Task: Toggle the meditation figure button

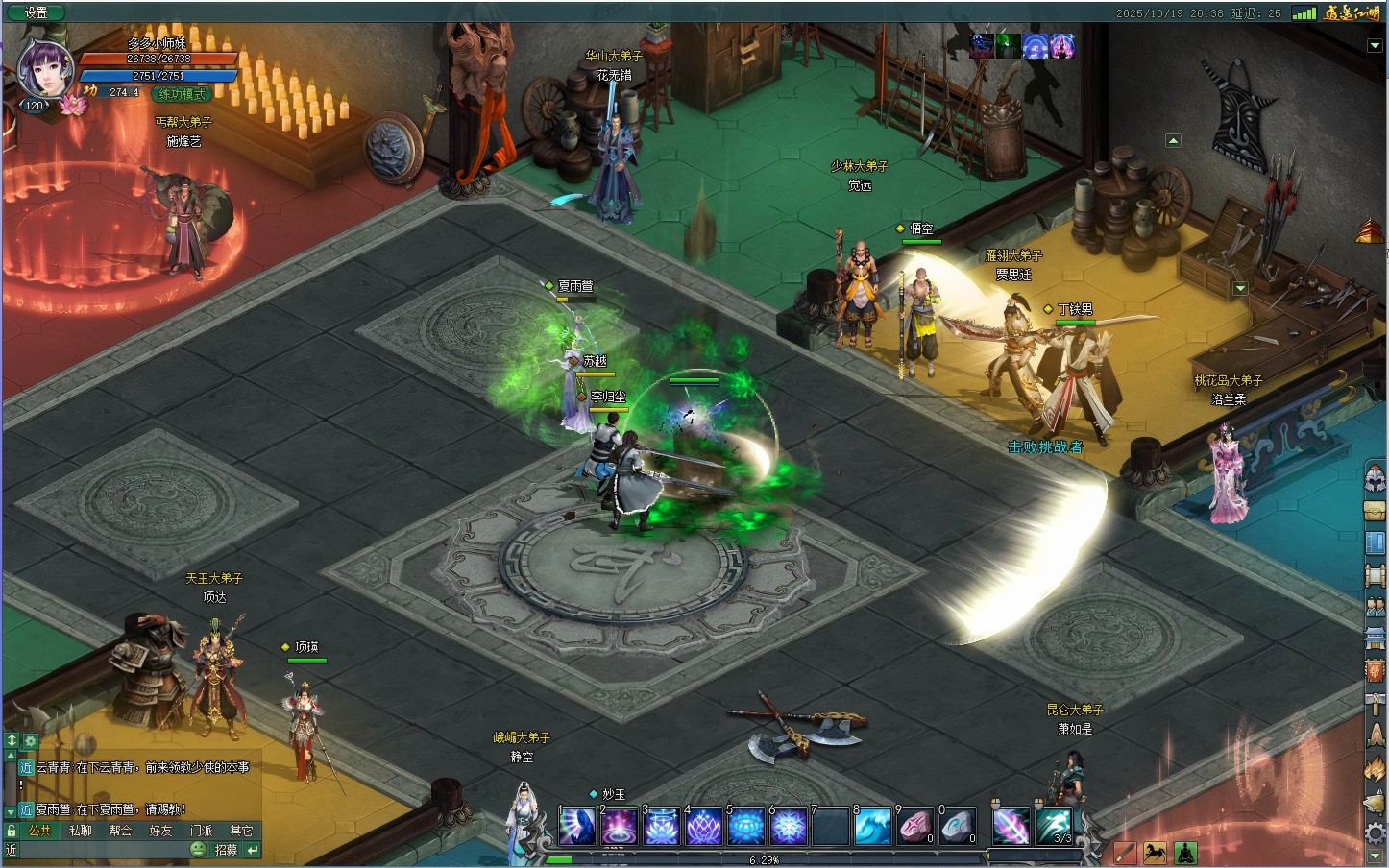Action: point(1185,852)
